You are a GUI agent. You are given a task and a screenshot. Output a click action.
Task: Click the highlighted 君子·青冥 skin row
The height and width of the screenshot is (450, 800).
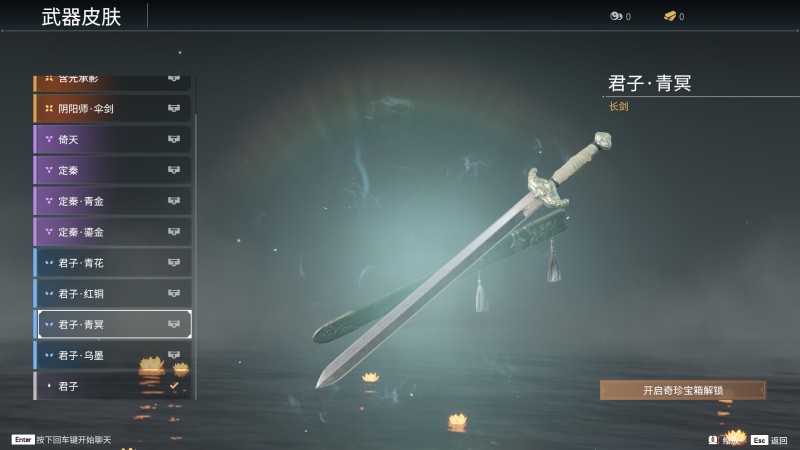(x=112, y=324)
